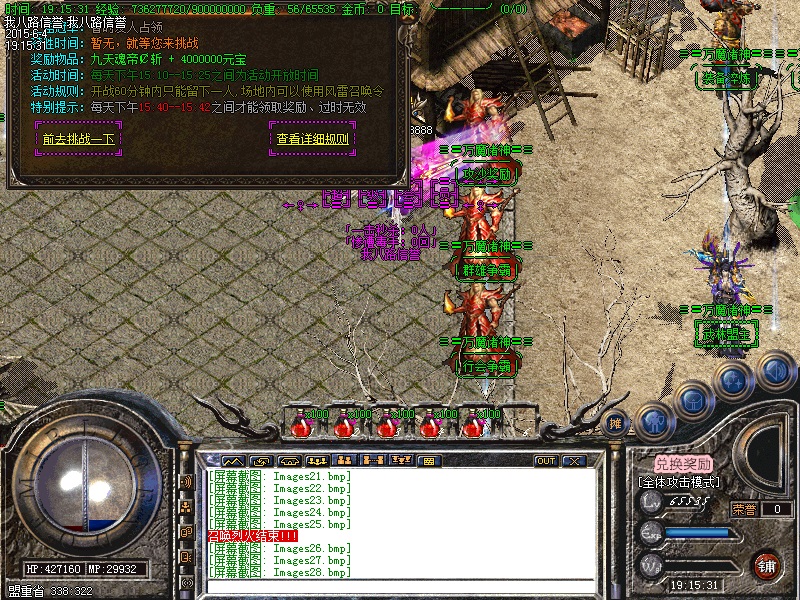Select the mountain-shaped chat toolbar button
Viewport: 800px width, 600px height.
pos(233,461)
